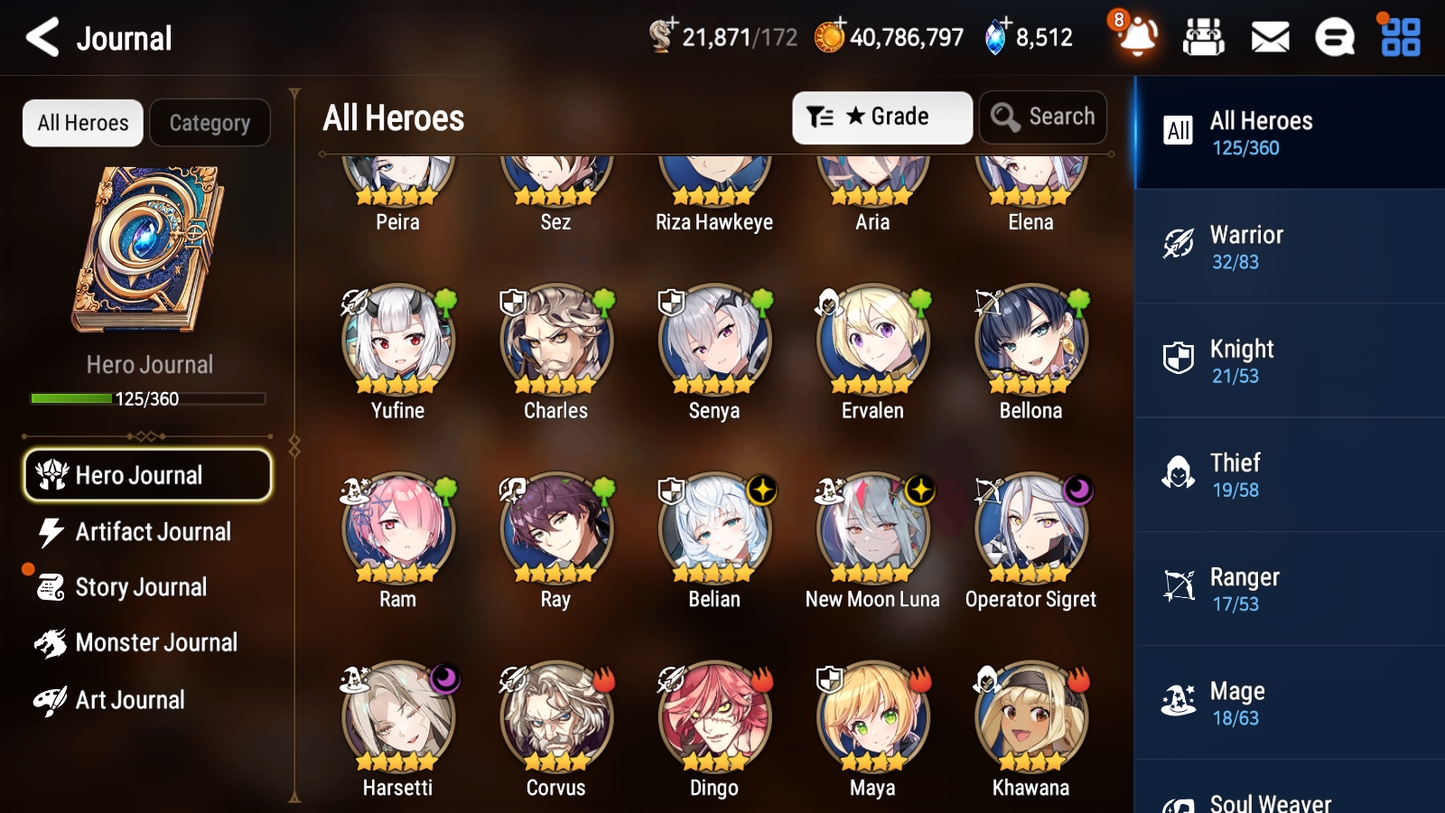Open the inventory icon in the top bar
1445x813 pixels.
point(1203,36)
